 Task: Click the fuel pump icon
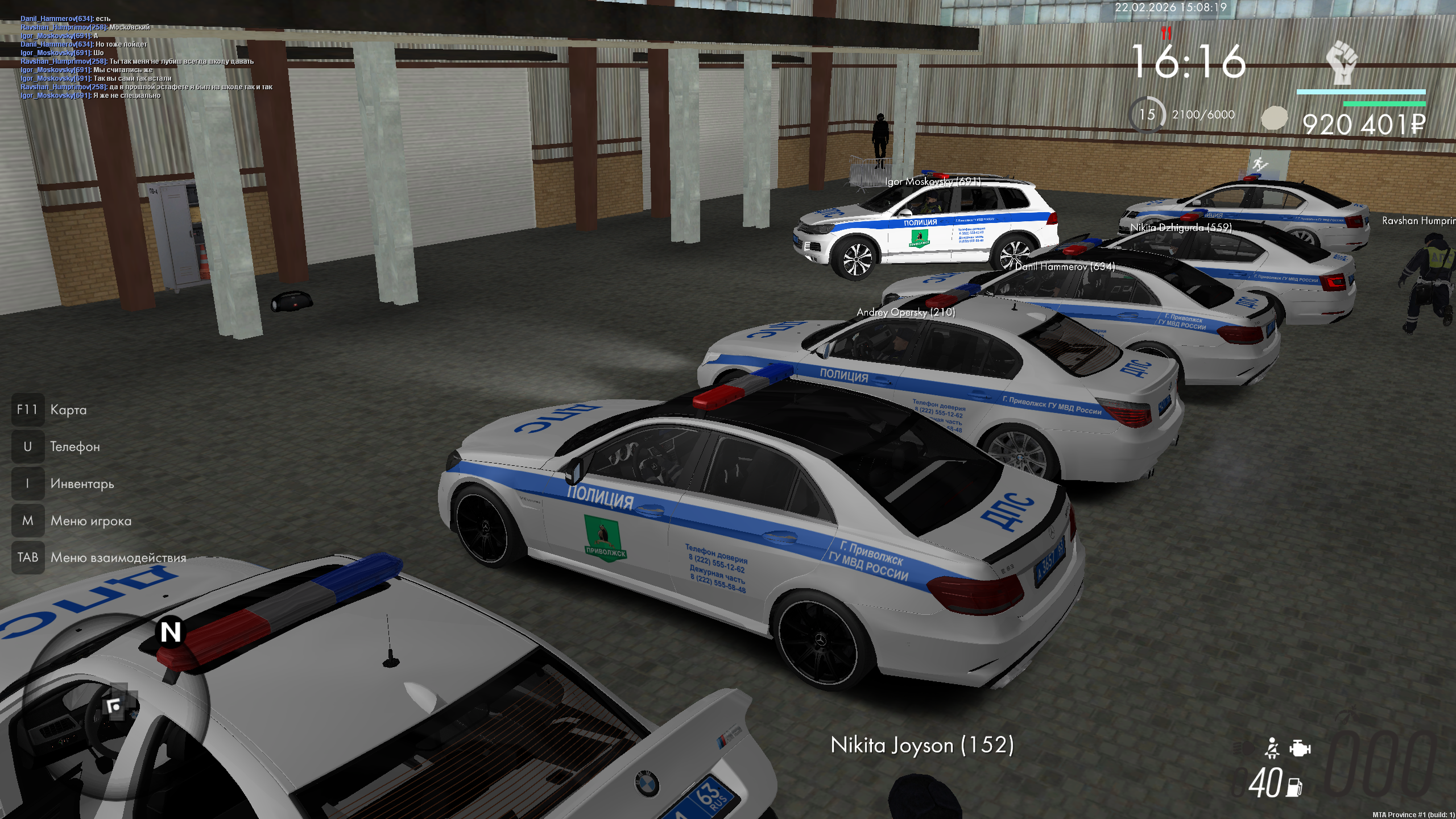pyautogui.click(x=1294, y=787)
